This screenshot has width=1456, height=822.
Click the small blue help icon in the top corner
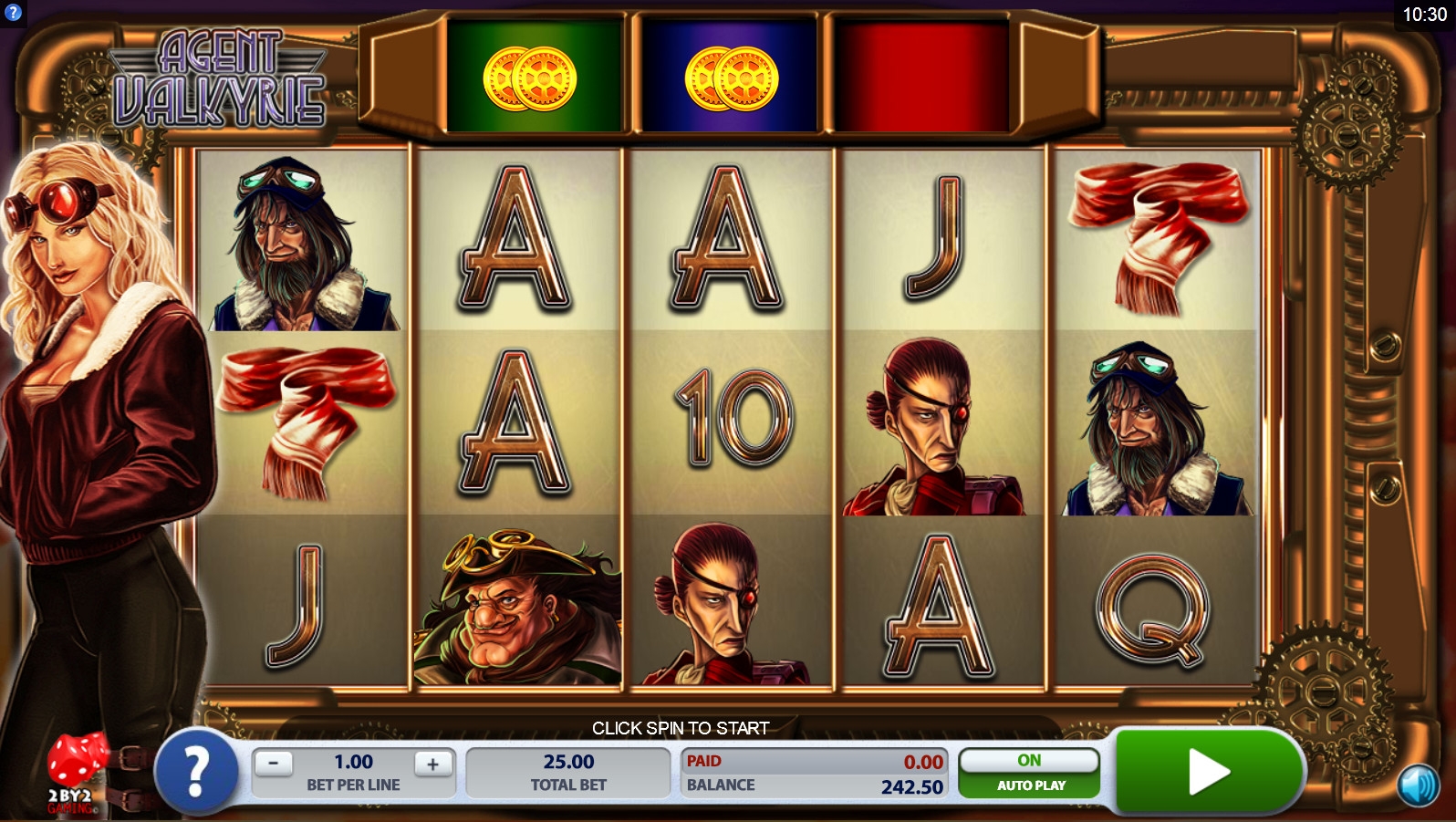[13, 13]
